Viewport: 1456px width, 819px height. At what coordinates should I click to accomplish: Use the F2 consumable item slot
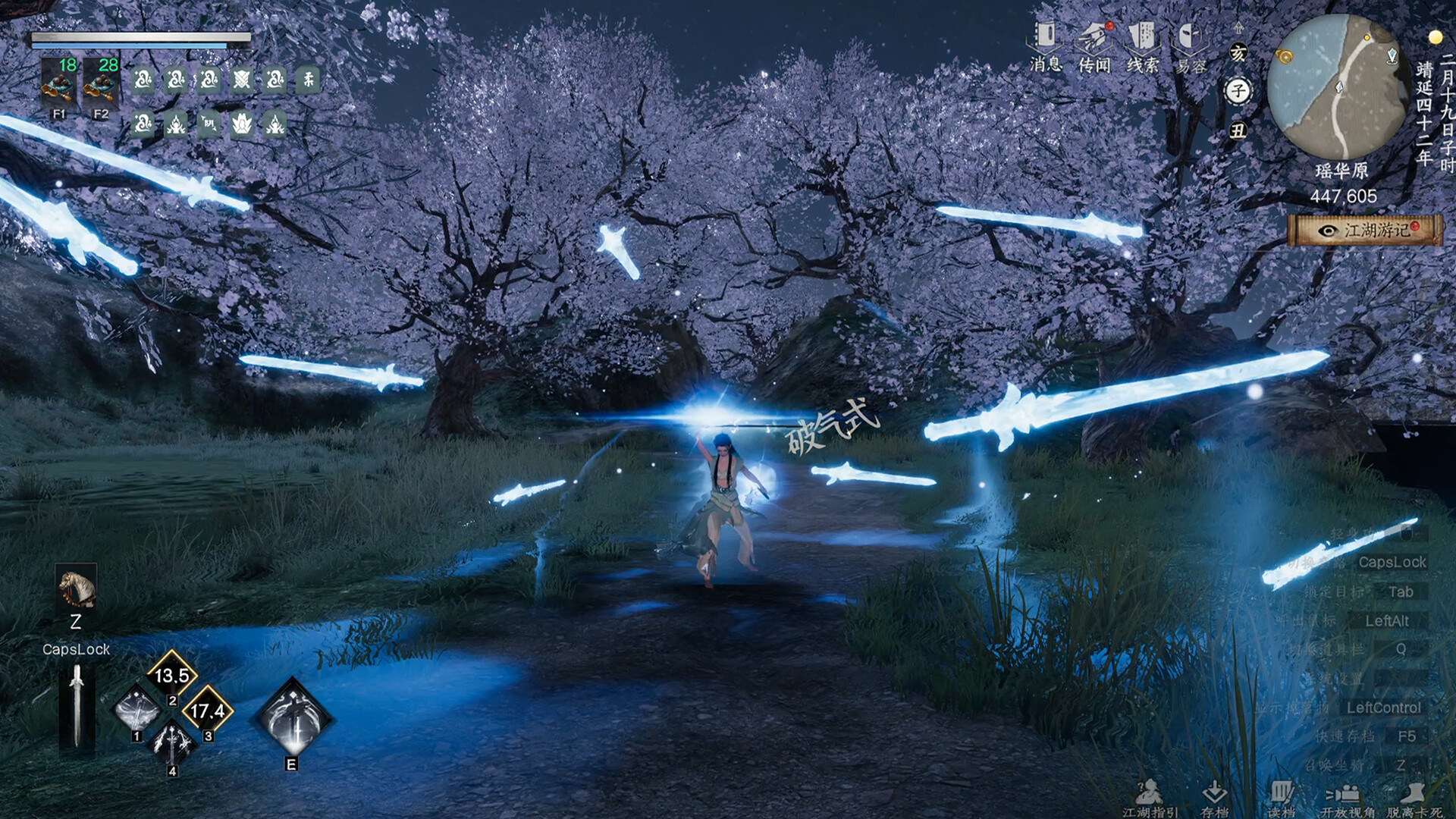[x=101, y=85]
